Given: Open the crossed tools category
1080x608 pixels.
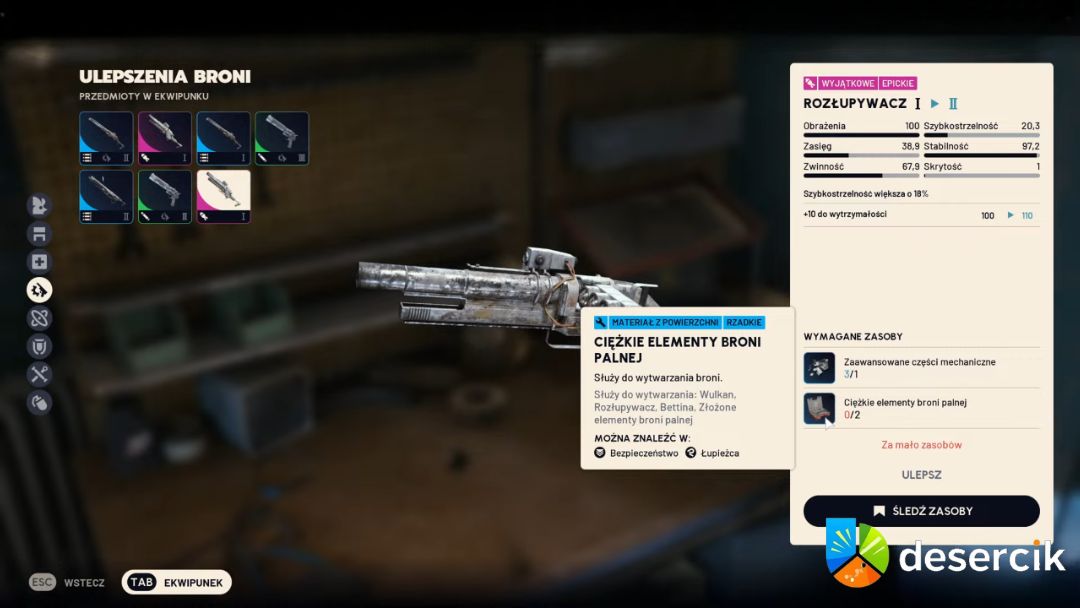Looking at the screenshot, I should [39, 375].
